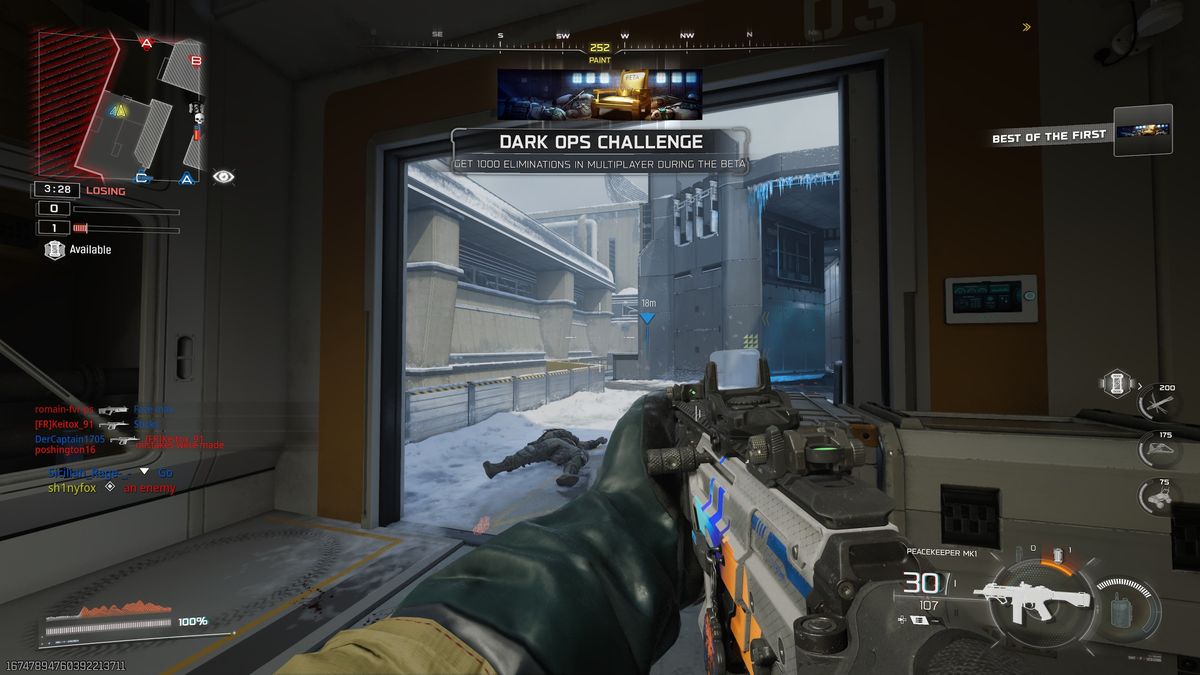Click the minimap in the corner
Viewport: 1200px width, 675px height.
click(x=118, y=107)
